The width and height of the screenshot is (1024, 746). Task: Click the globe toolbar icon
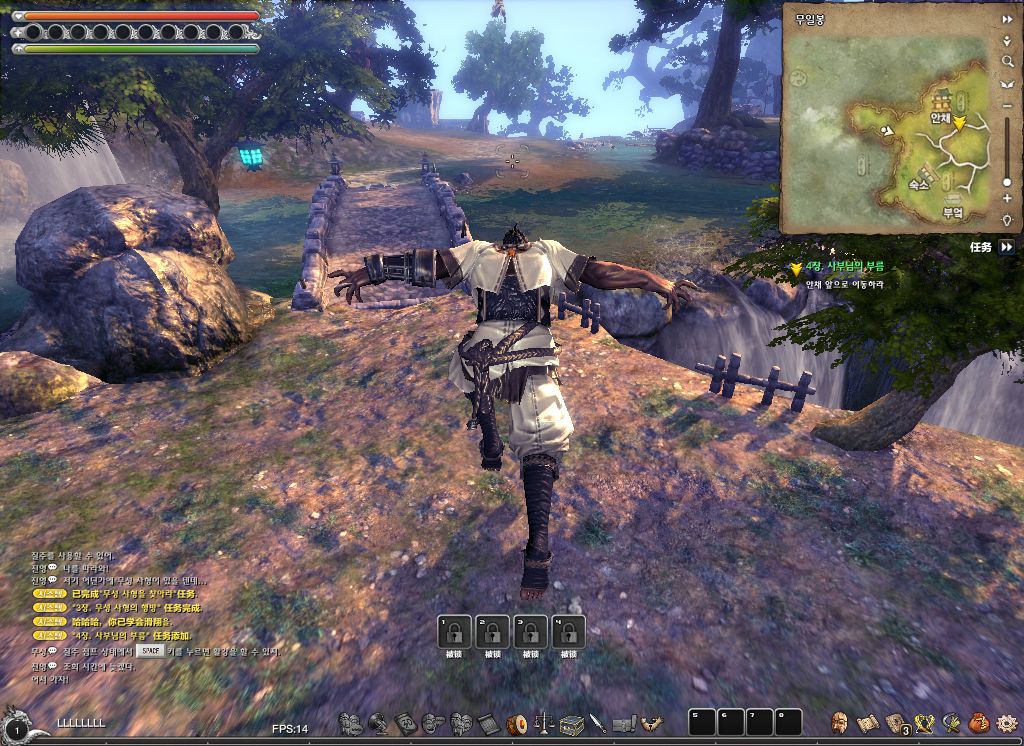(x=378, y=723)
